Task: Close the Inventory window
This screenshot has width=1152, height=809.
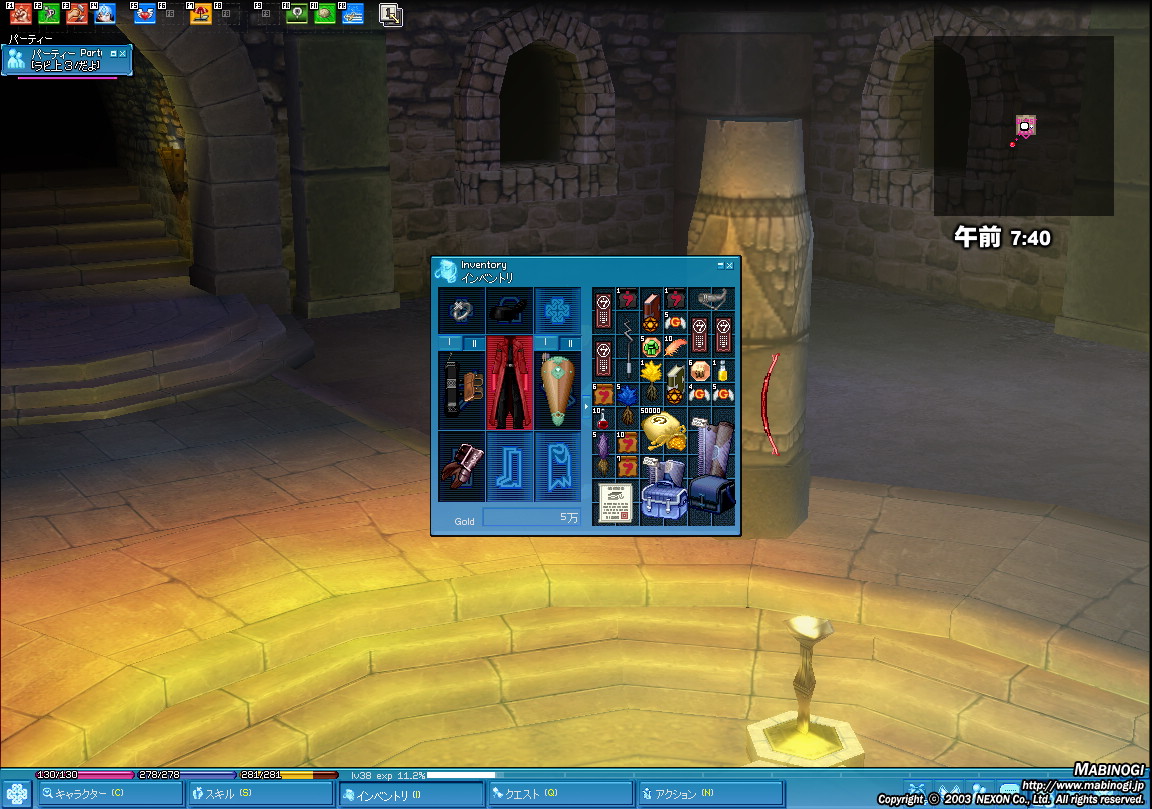Action: (730, 266)
